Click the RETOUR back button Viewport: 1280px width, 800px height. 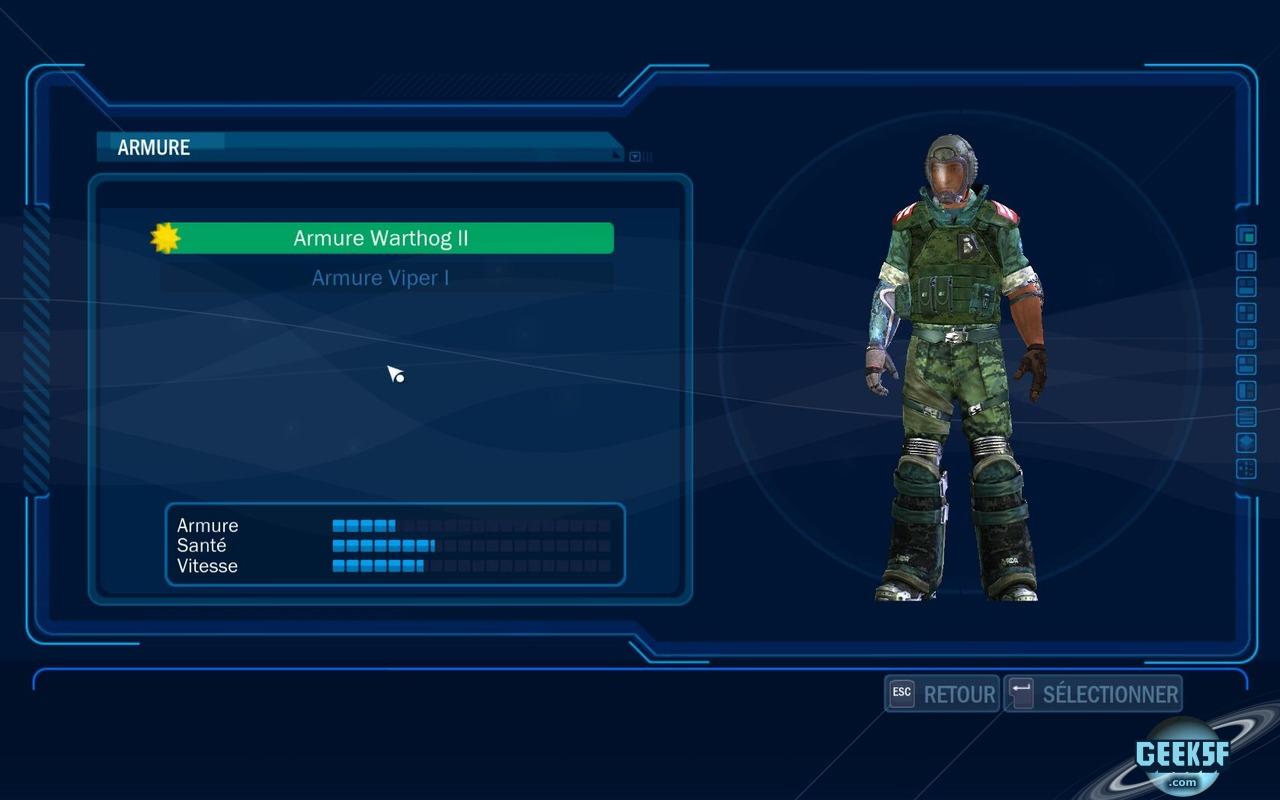point(942,694)
